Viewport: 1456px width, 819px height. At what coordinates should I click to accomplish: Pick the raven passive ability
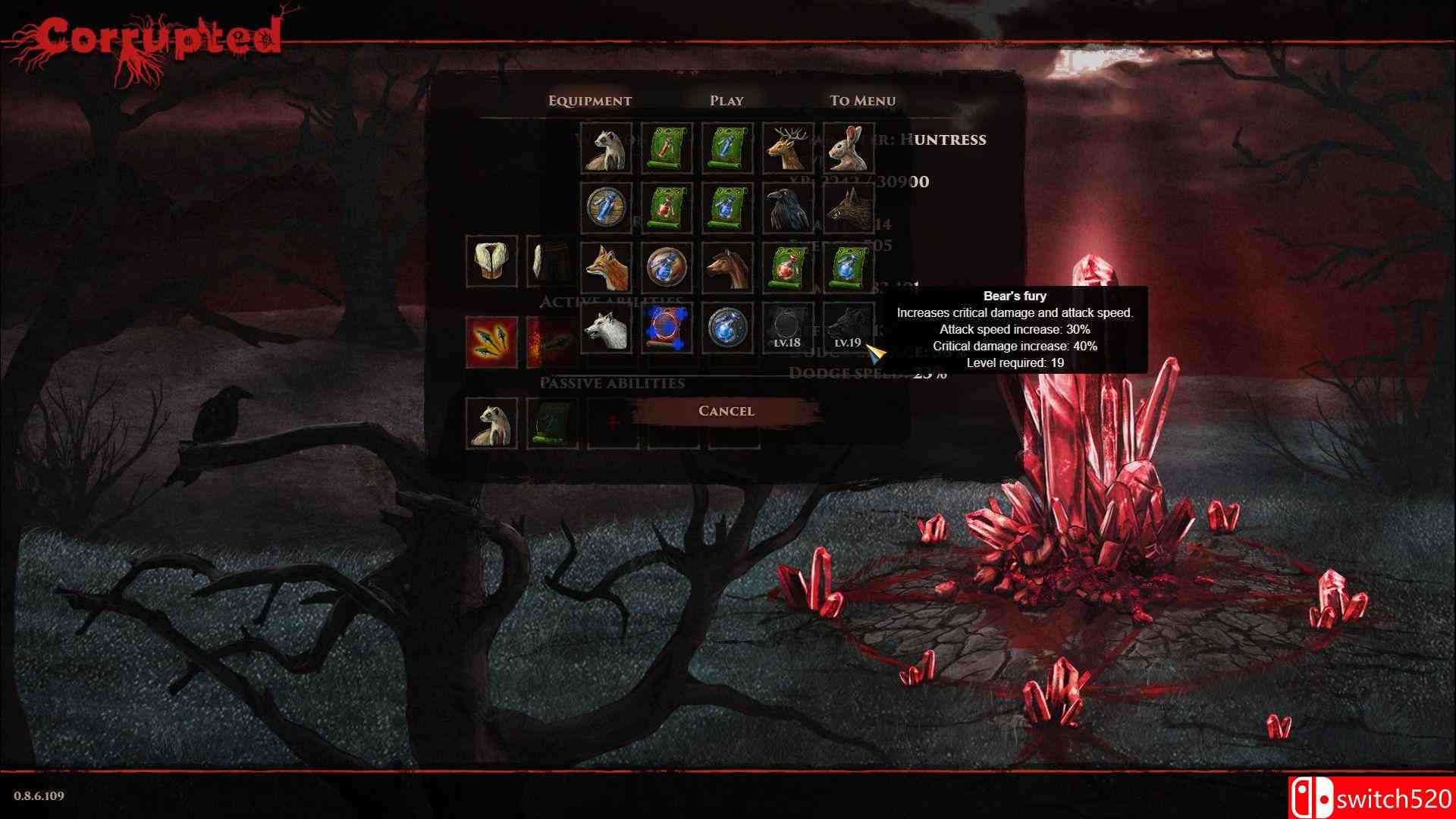[x=788, y=209]
